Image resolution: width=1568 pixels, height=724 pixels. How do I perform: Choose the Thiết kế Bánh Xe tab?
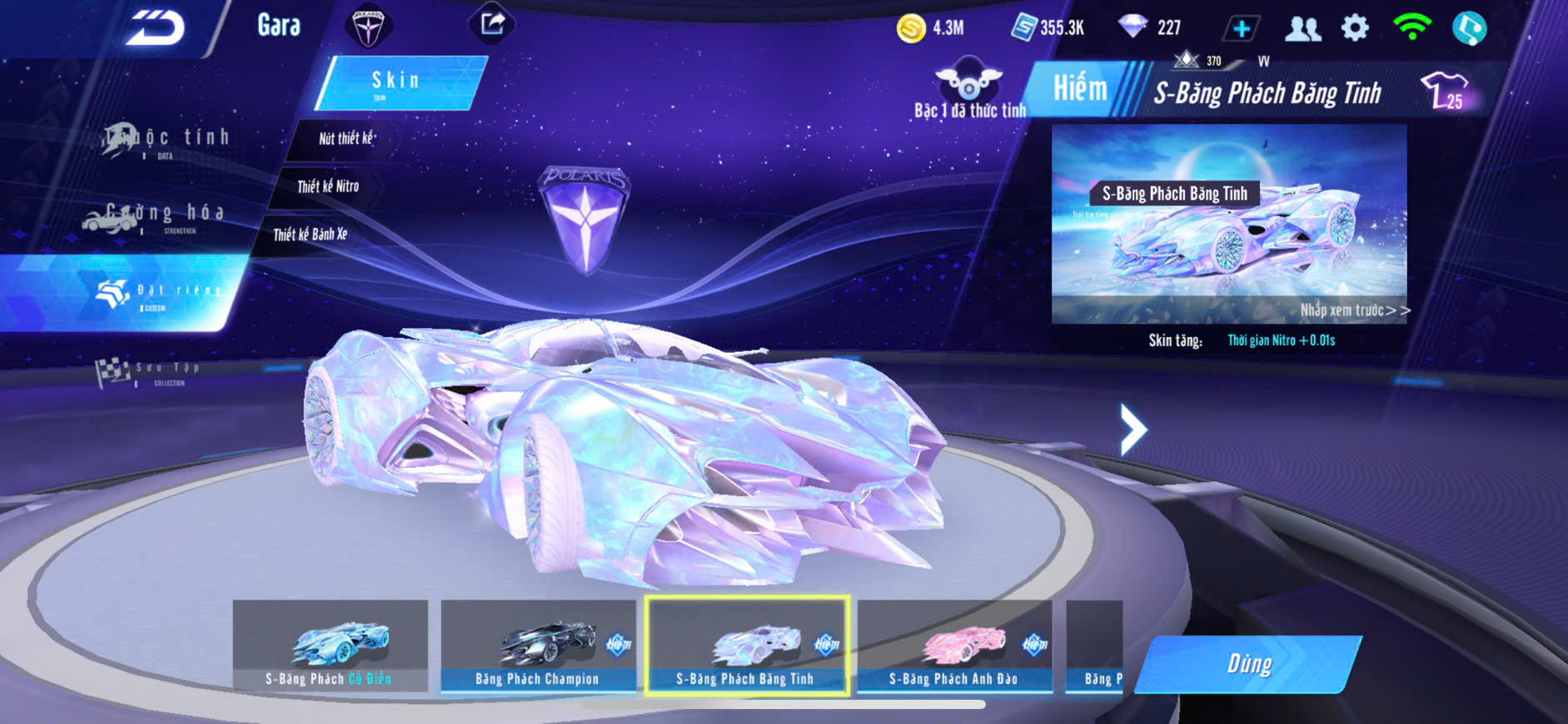point(310,235)
